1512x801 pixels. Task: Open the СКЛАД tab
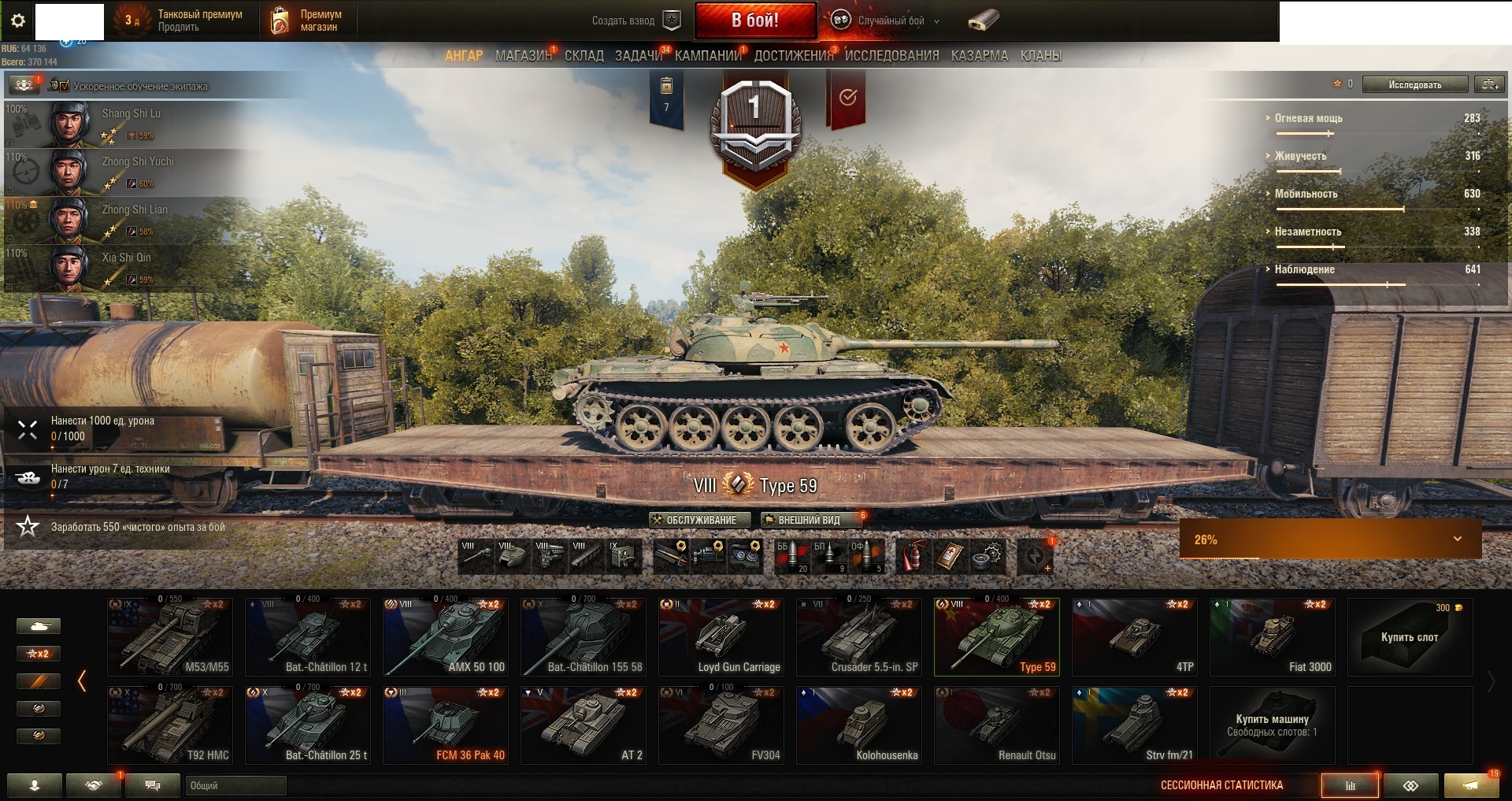coord(584,56)
